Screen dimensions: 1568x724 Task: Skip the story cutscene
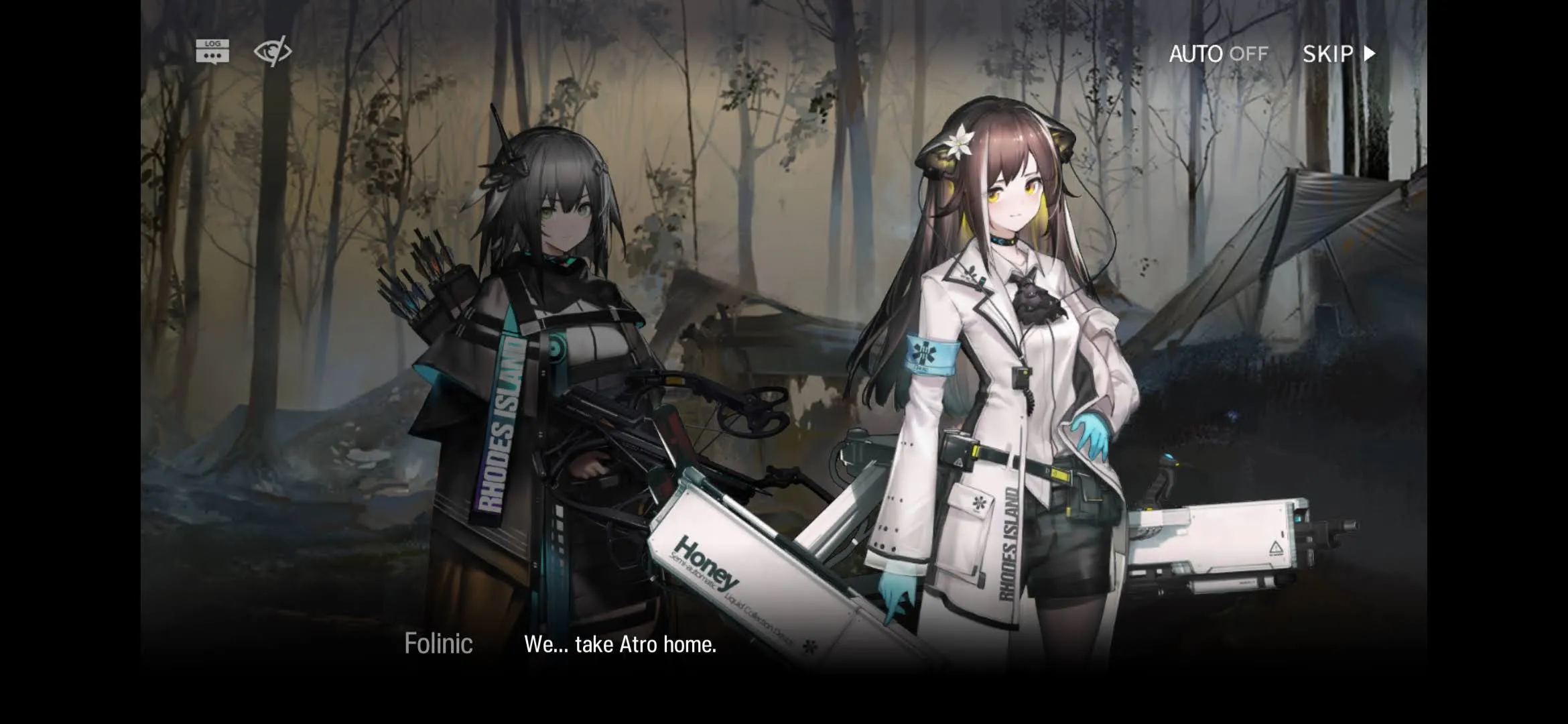[x=1338, y=54]
